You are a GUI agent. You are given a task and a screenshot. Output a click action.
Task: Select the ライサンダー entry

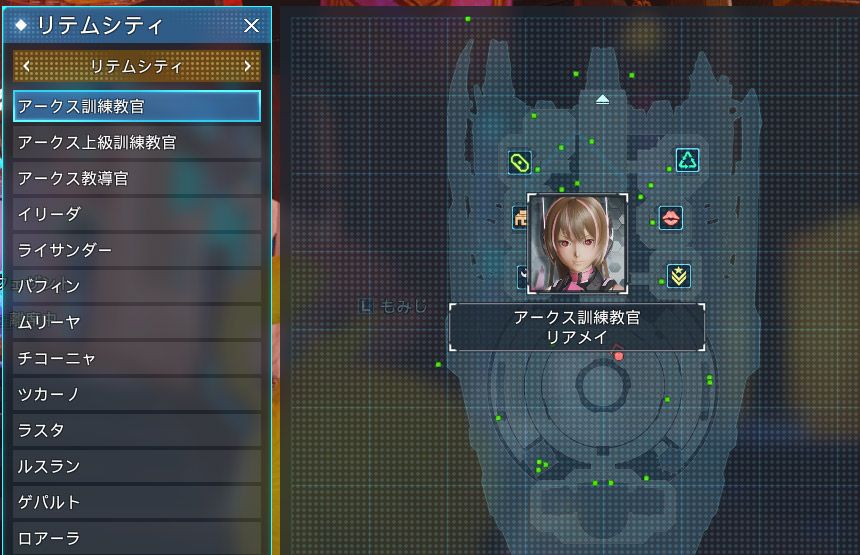(x=137, y=250)
